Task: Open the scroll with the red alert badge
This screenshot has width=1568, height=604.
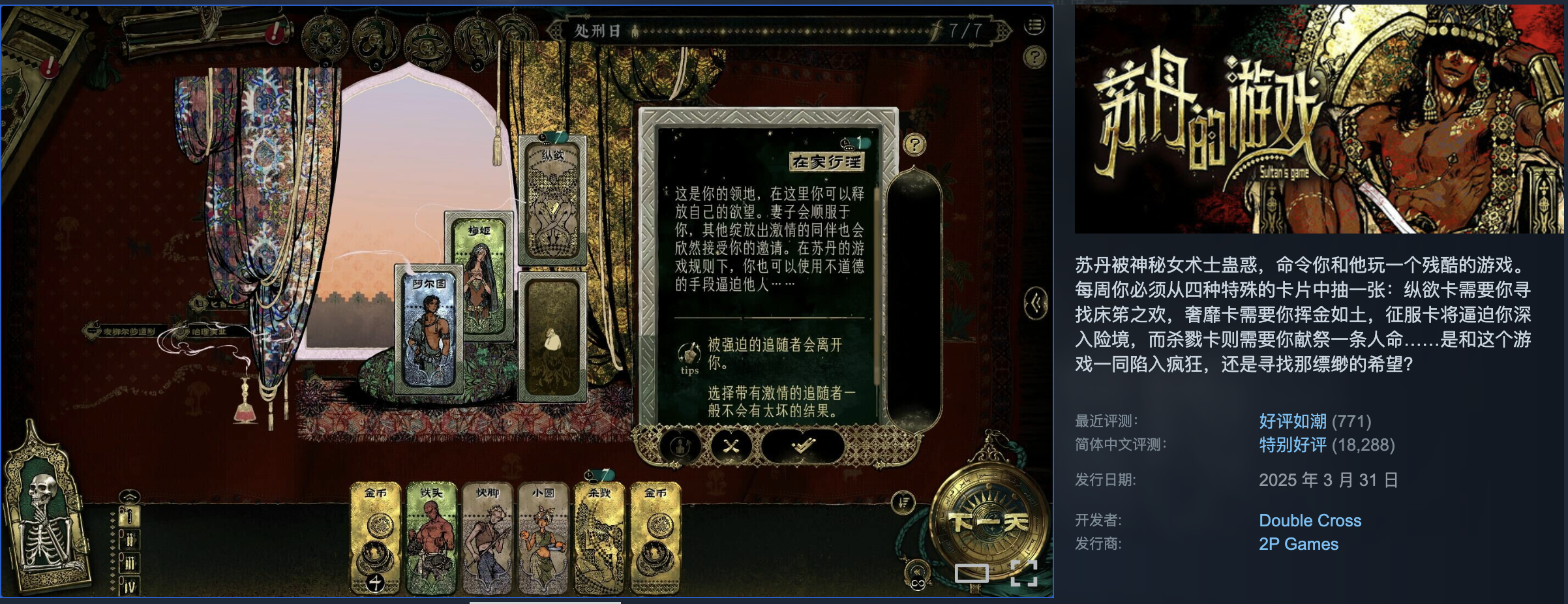Action: 202,29
